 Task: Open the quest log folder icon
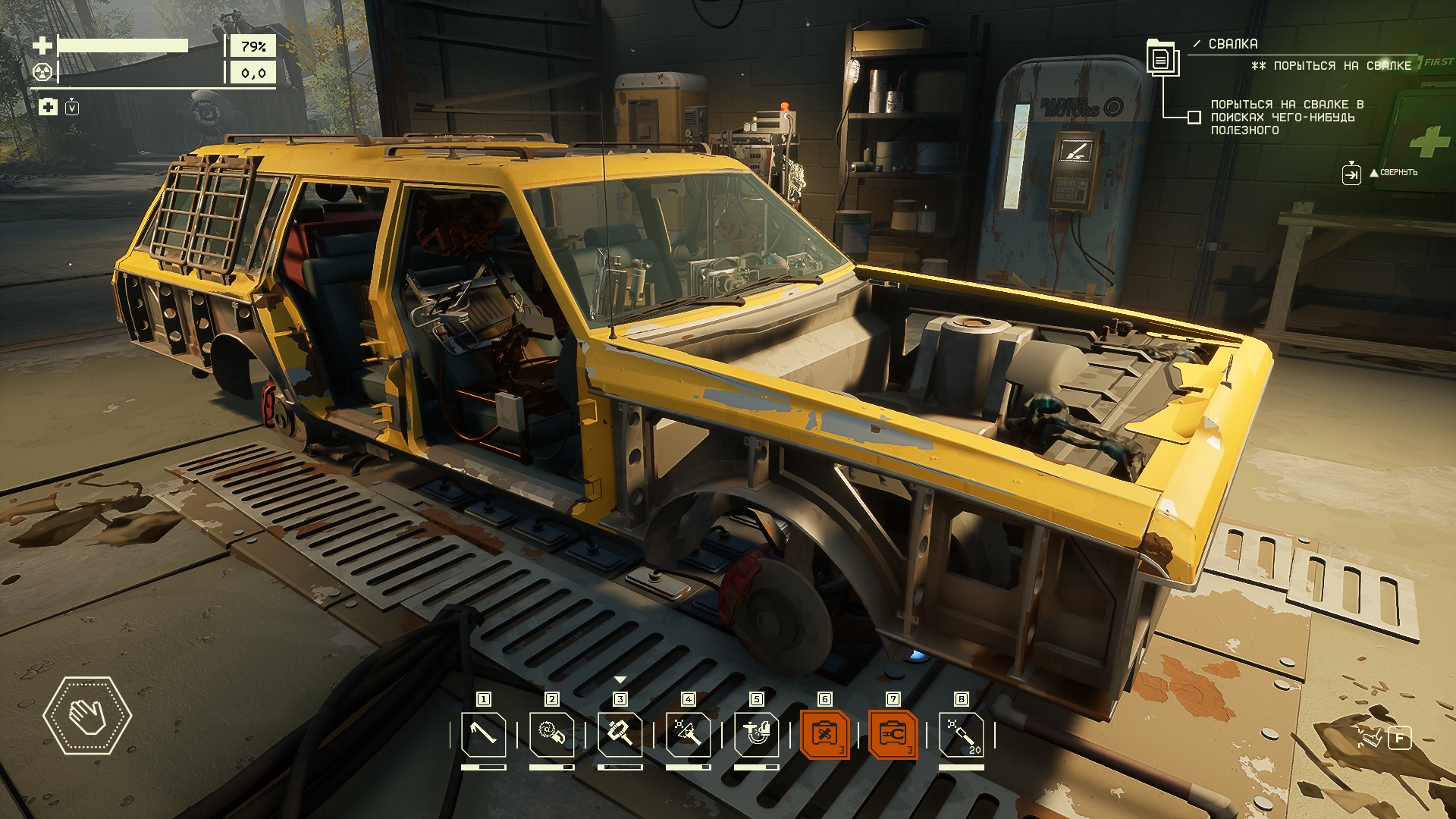click(1160, 57)
